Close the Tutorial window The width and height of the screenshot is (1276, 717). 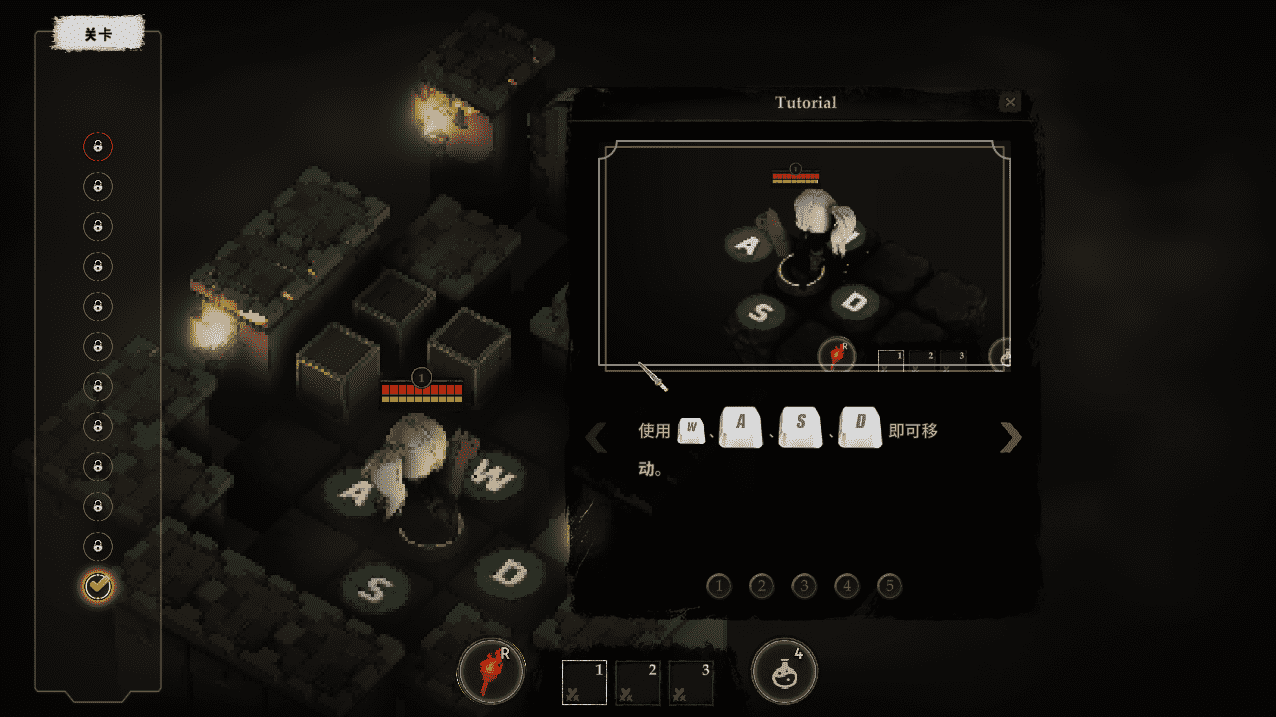pyautogui.click(x=1010, y=102)
